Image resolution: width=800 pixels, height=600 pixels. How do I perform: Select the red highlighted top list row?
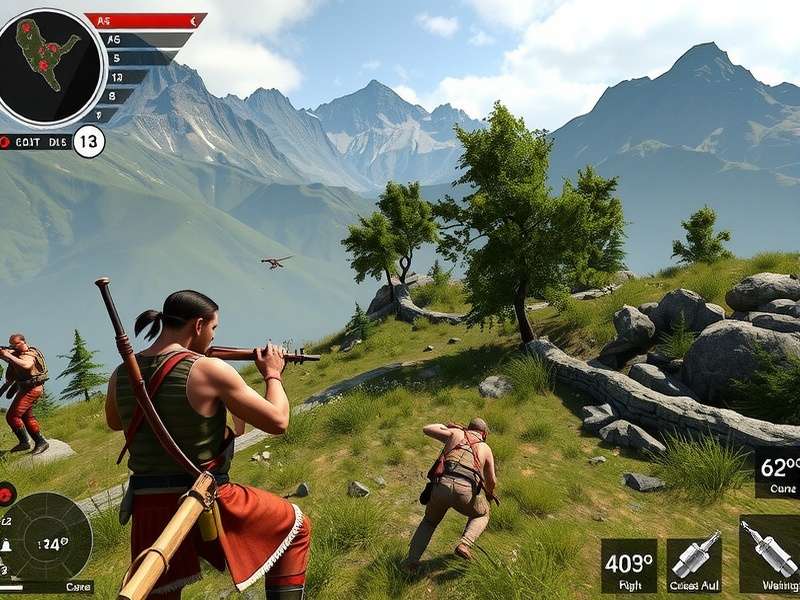(145, 20)
